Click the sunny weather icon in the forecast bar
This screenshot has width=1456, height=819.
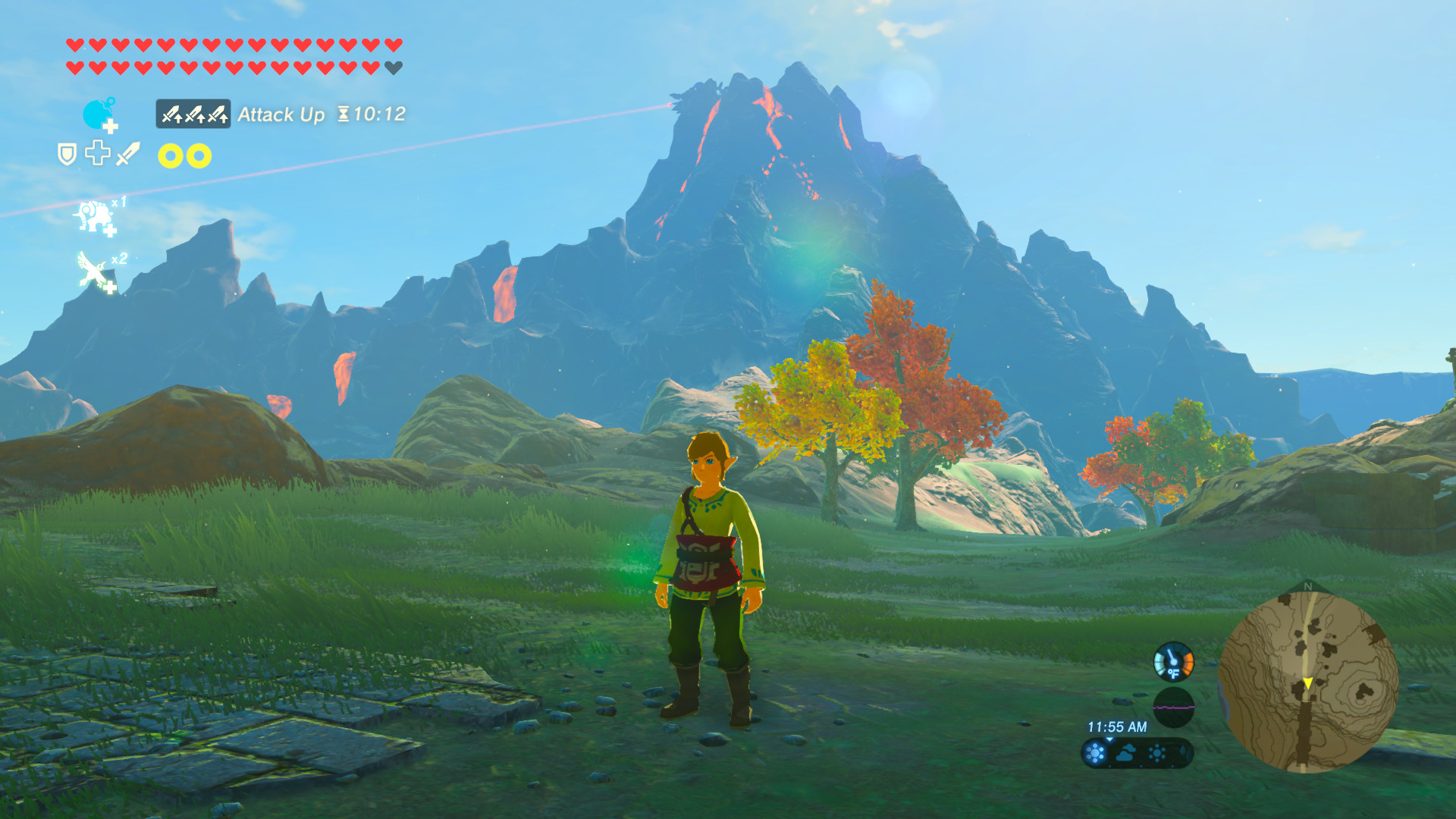click(x=1094, y=753)
